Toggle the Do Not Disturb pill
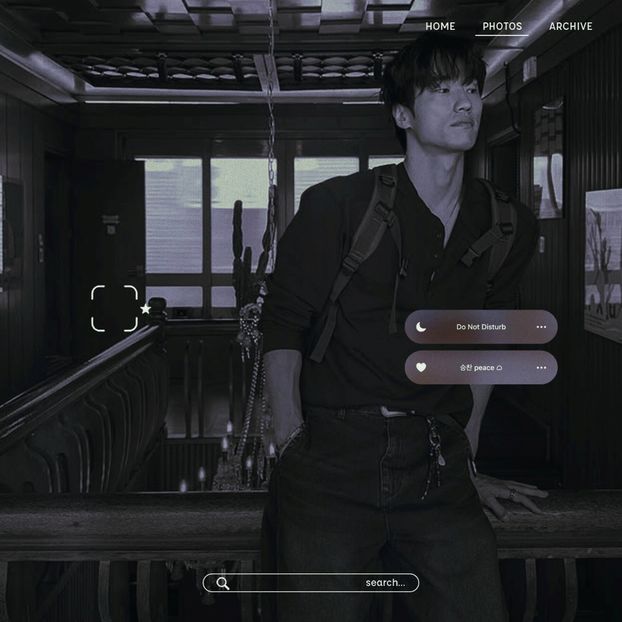This screenshot has width=622, height=622. [481, 327]
